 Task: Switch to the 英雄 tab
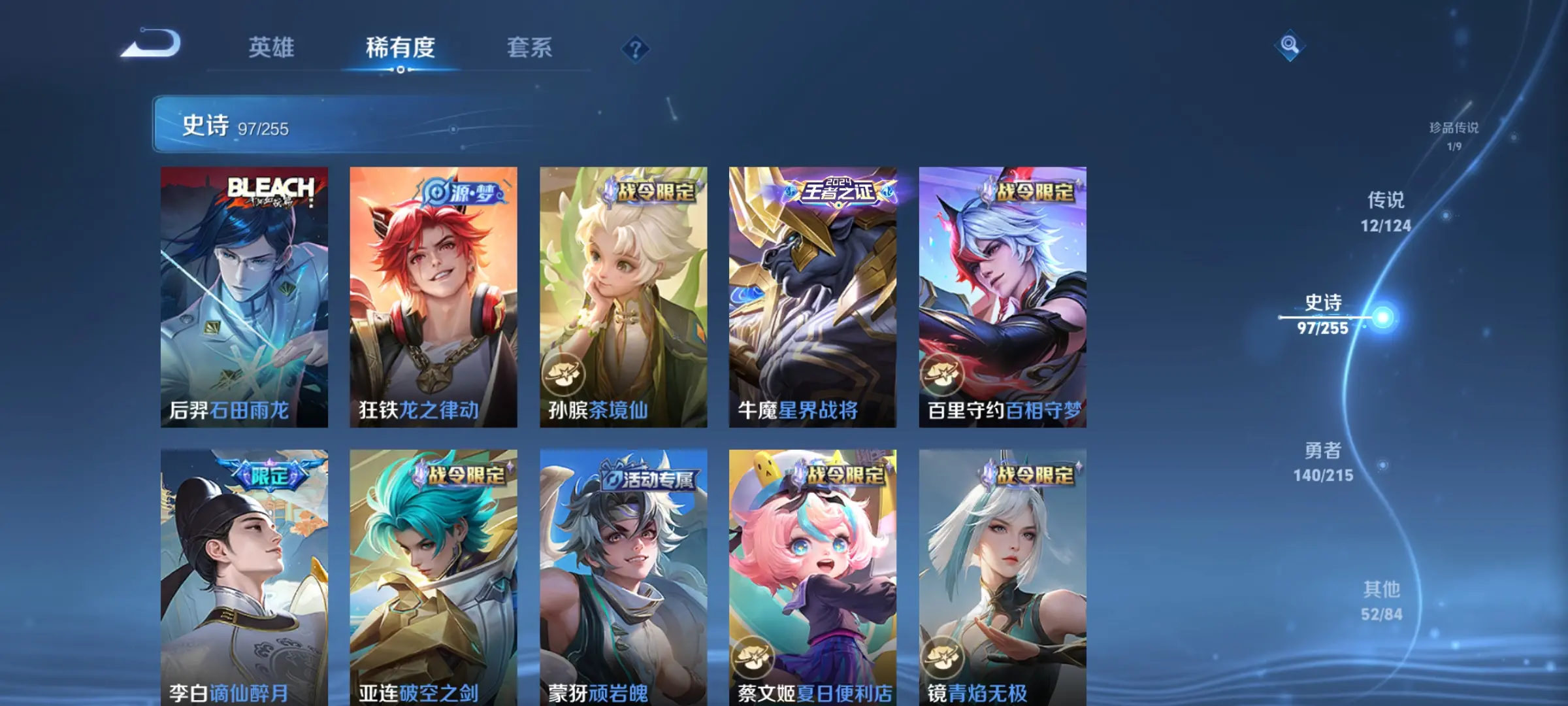271,48
